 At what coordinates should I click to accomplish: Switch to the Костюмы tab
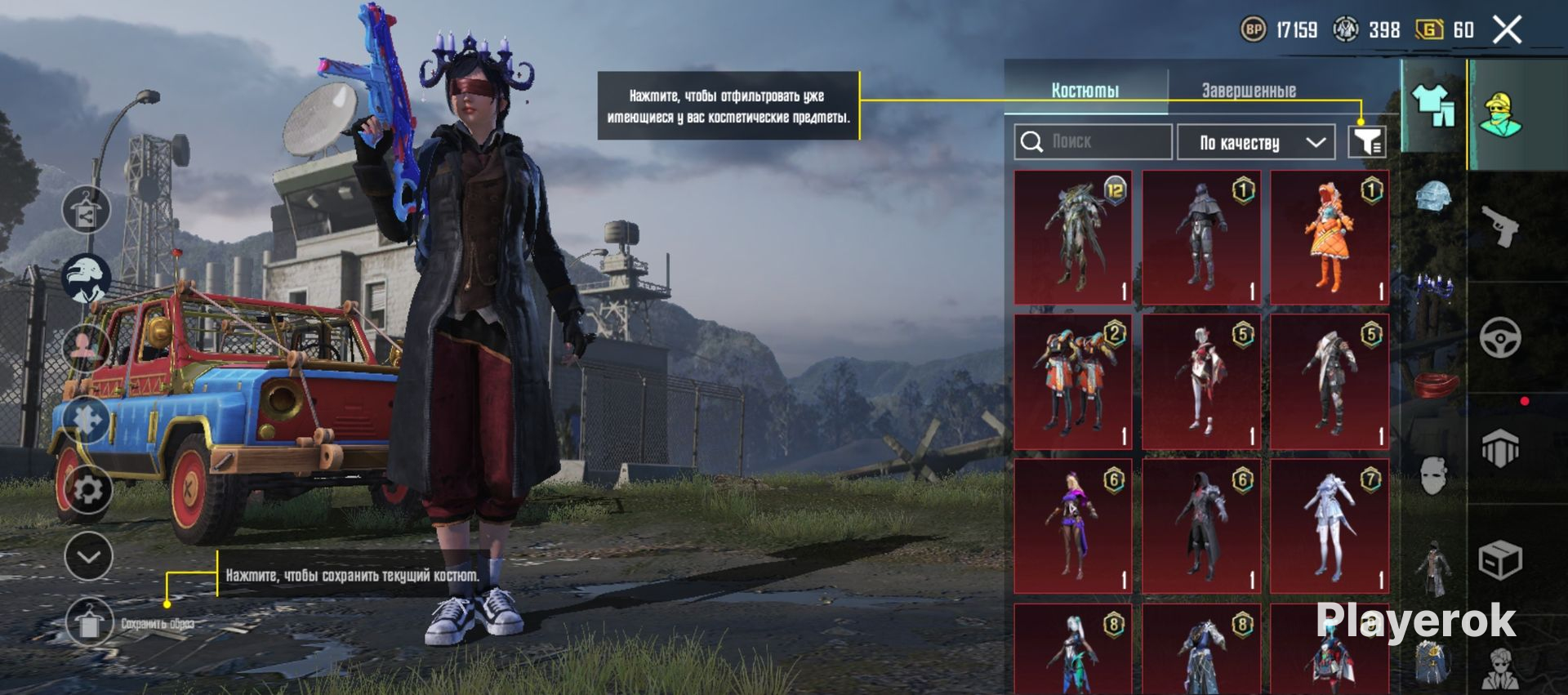[x=1085, y=90]
